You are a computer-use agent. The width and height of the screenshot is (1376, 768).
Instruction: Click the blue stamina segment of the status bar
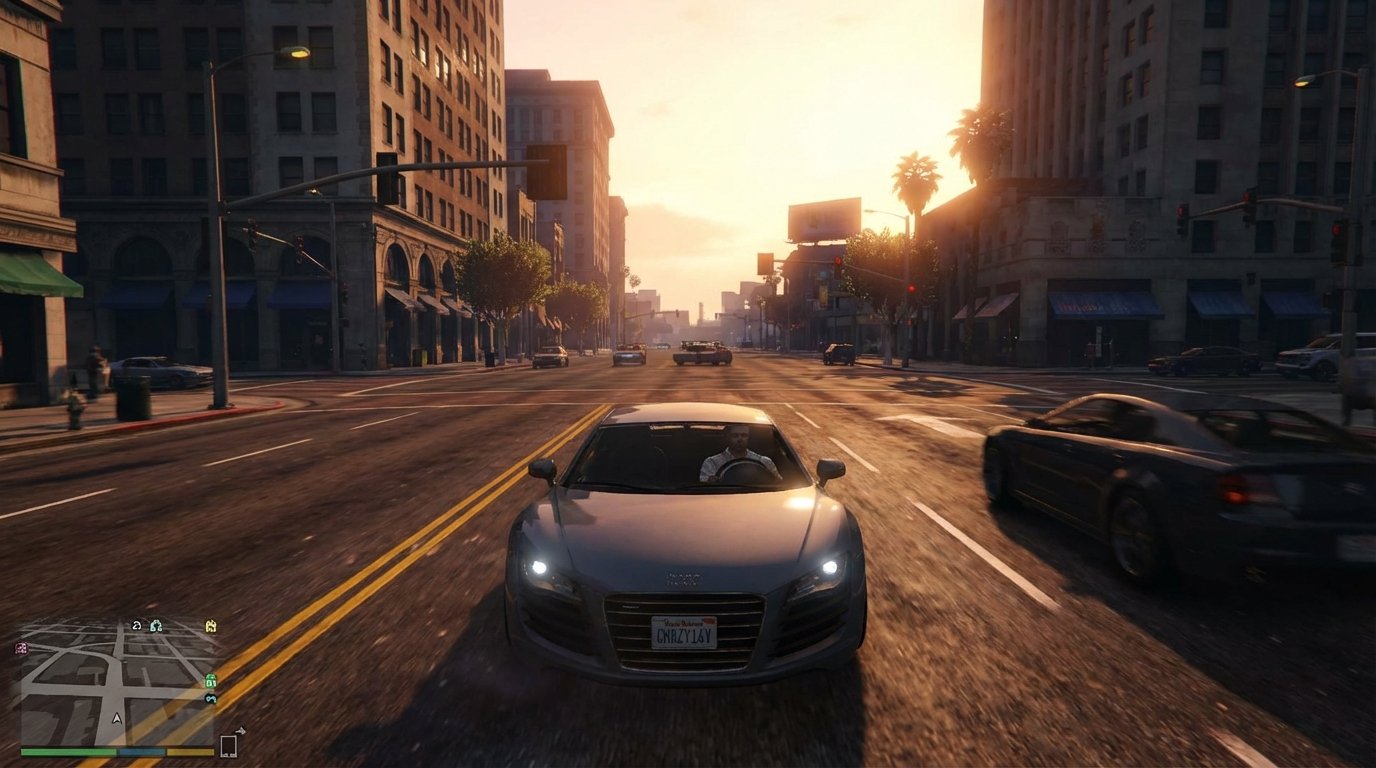[141, 751]
